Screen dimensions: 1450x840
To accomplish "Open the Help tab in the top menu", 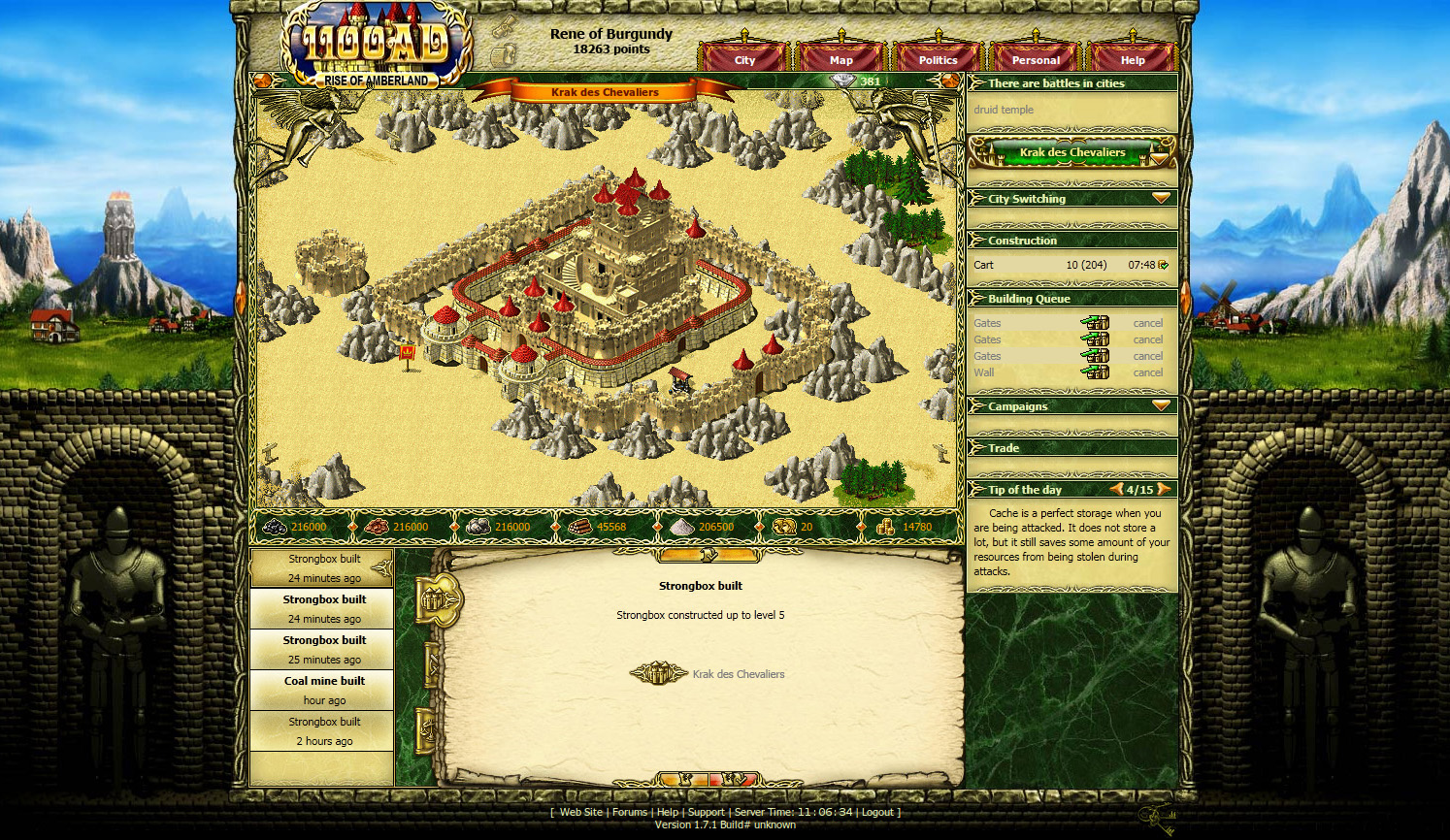I will coord(1133,60).
